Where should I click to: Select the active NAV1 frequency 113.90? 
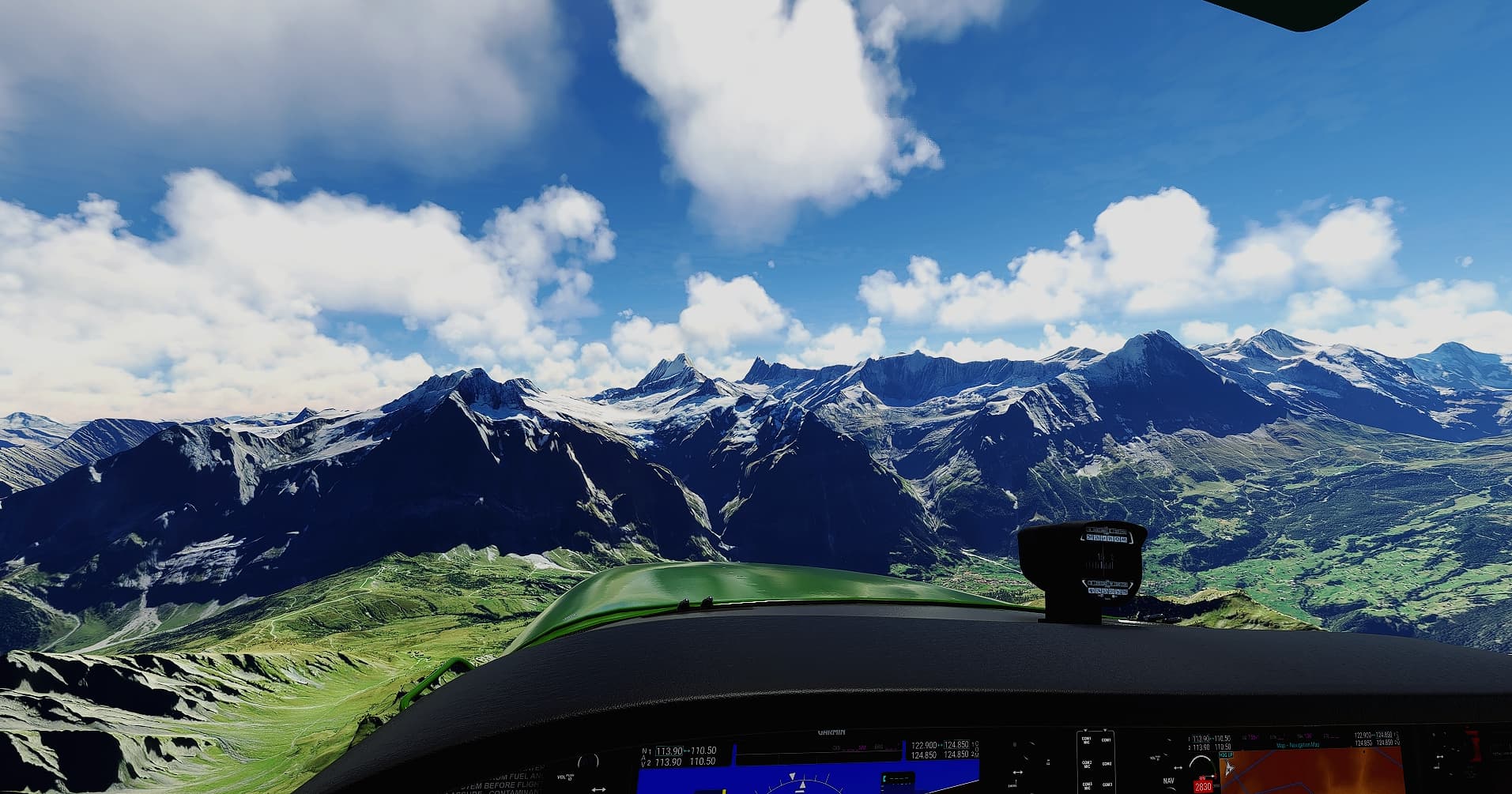pyautogui.click(x=669, y=751)
